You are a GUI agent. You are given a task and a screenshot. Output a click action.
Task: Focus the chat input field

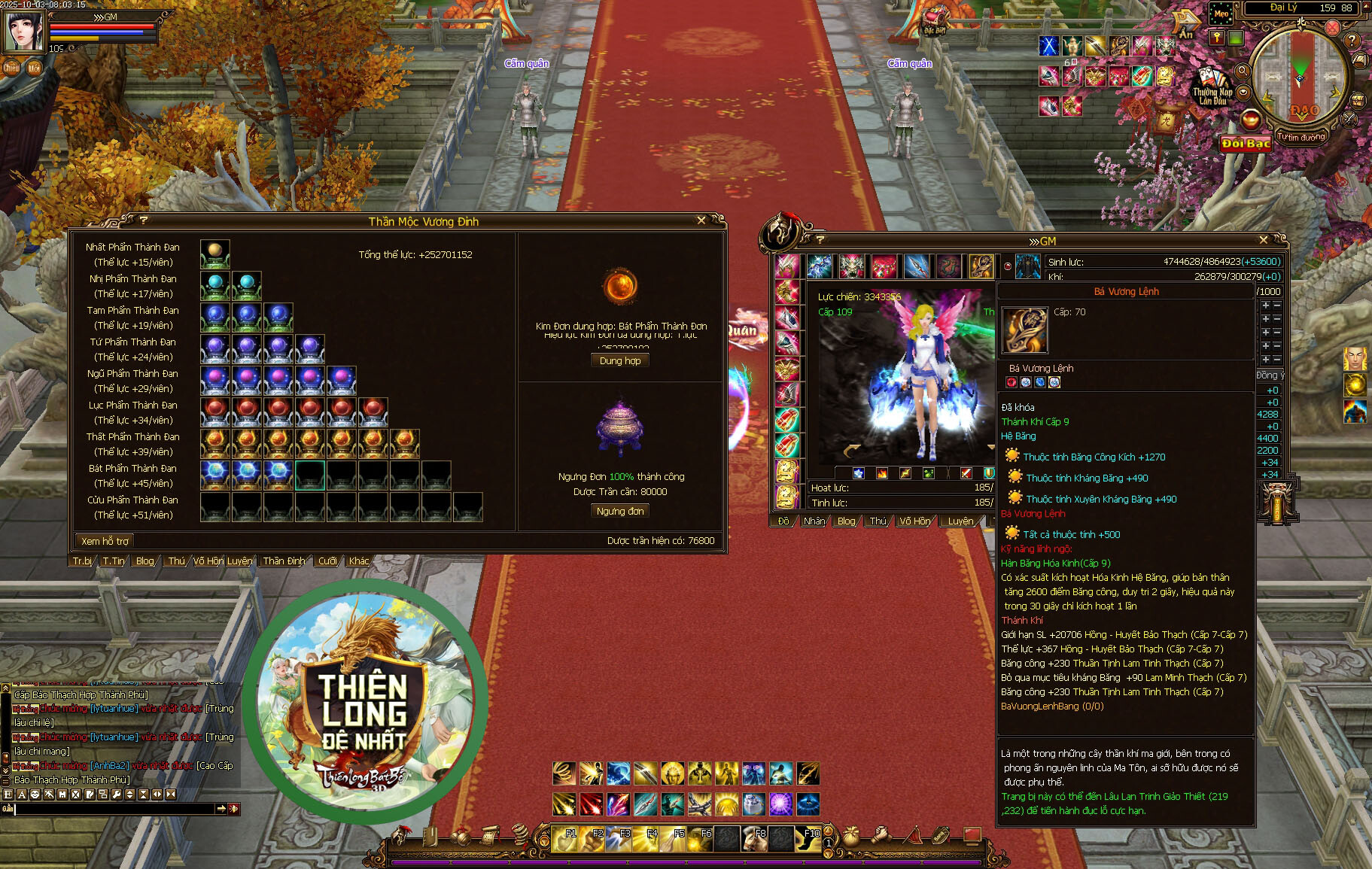coord(113,809)
